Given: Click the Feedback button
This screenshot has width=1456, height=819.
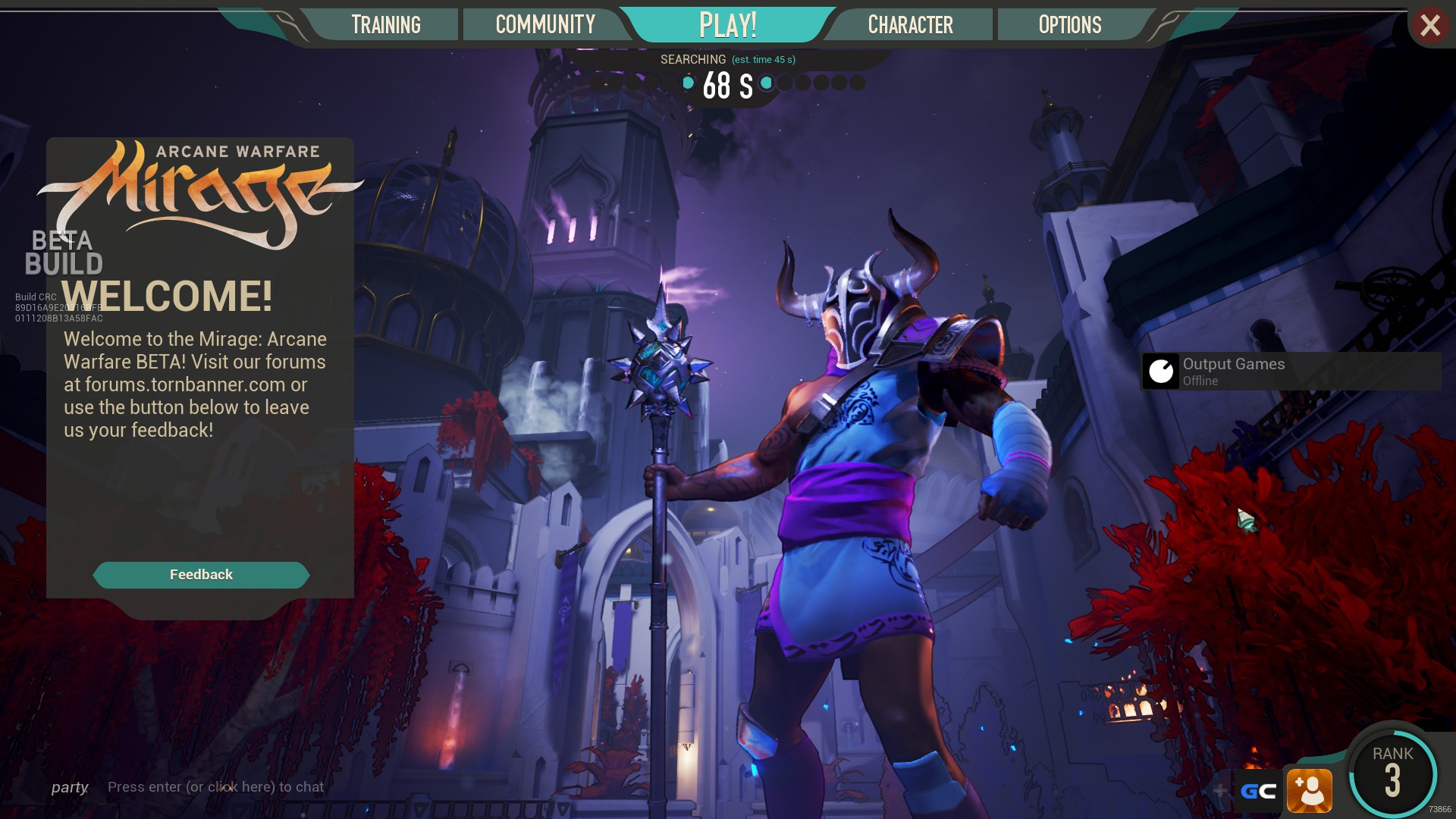Looking at the screenshot, I should pyautogui.click(x=201, y=575).
